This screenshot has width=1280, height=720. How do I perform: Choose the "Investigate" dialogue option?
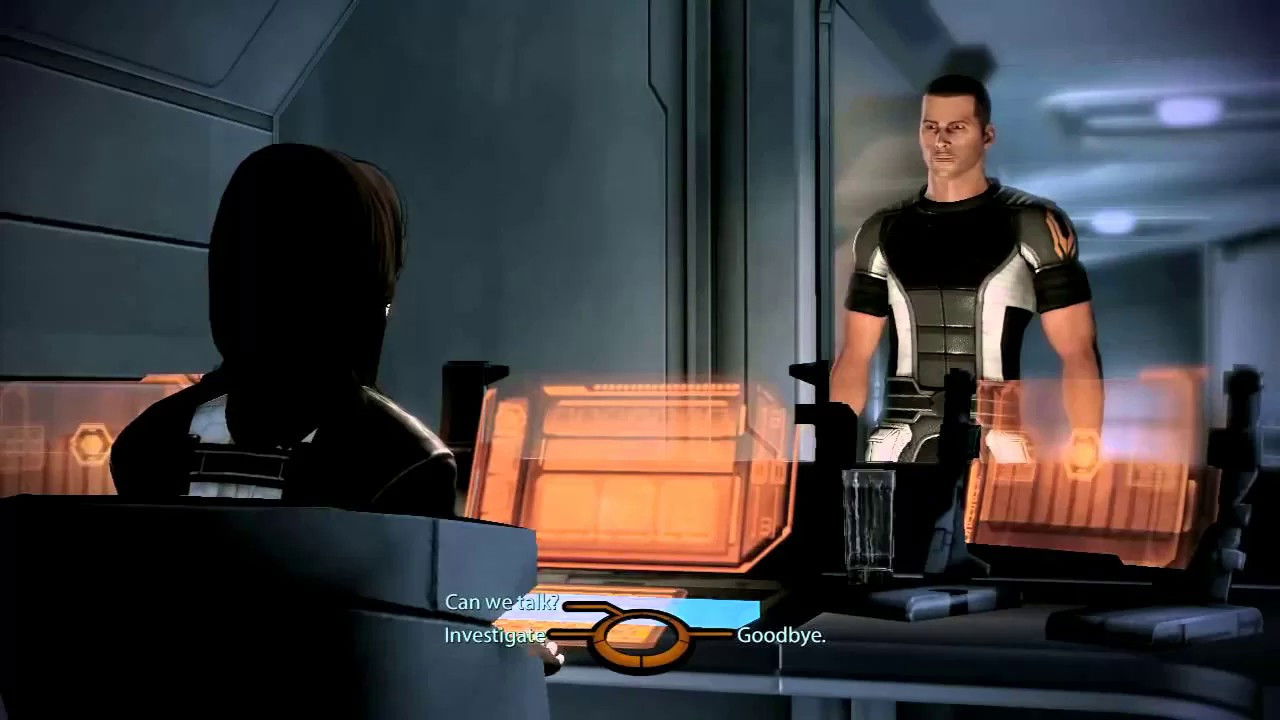coord(492,634)
